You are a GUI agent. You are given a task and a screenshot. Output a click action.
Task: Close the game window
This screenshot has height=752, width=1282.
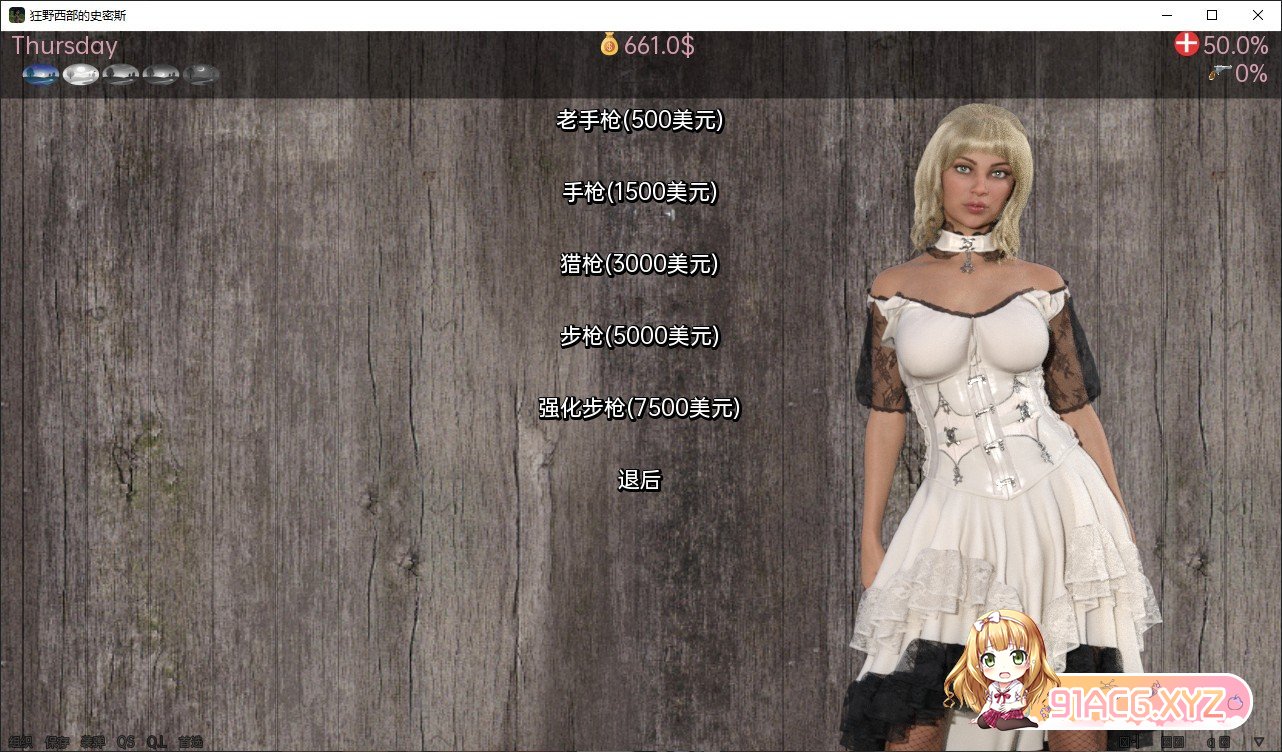[1258, 15]
